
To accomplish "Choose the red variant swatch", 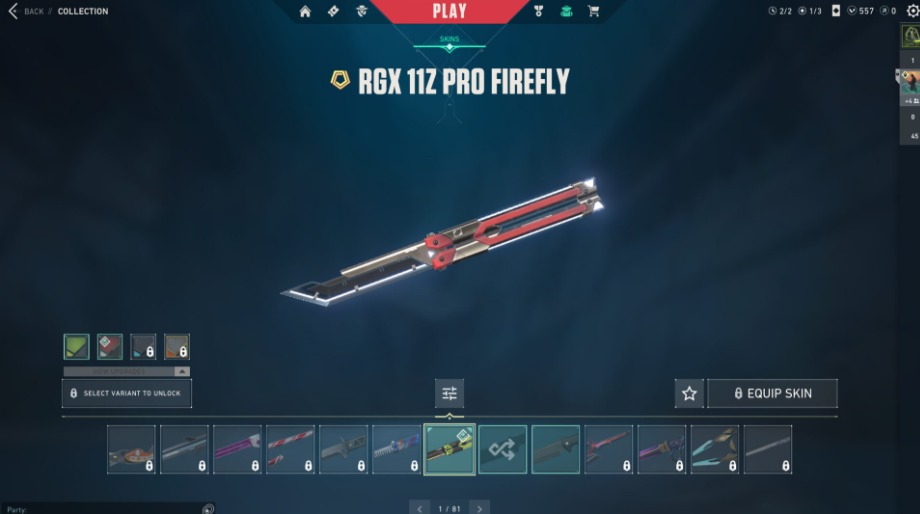I will pyautogui.click(x=110, y=347).
